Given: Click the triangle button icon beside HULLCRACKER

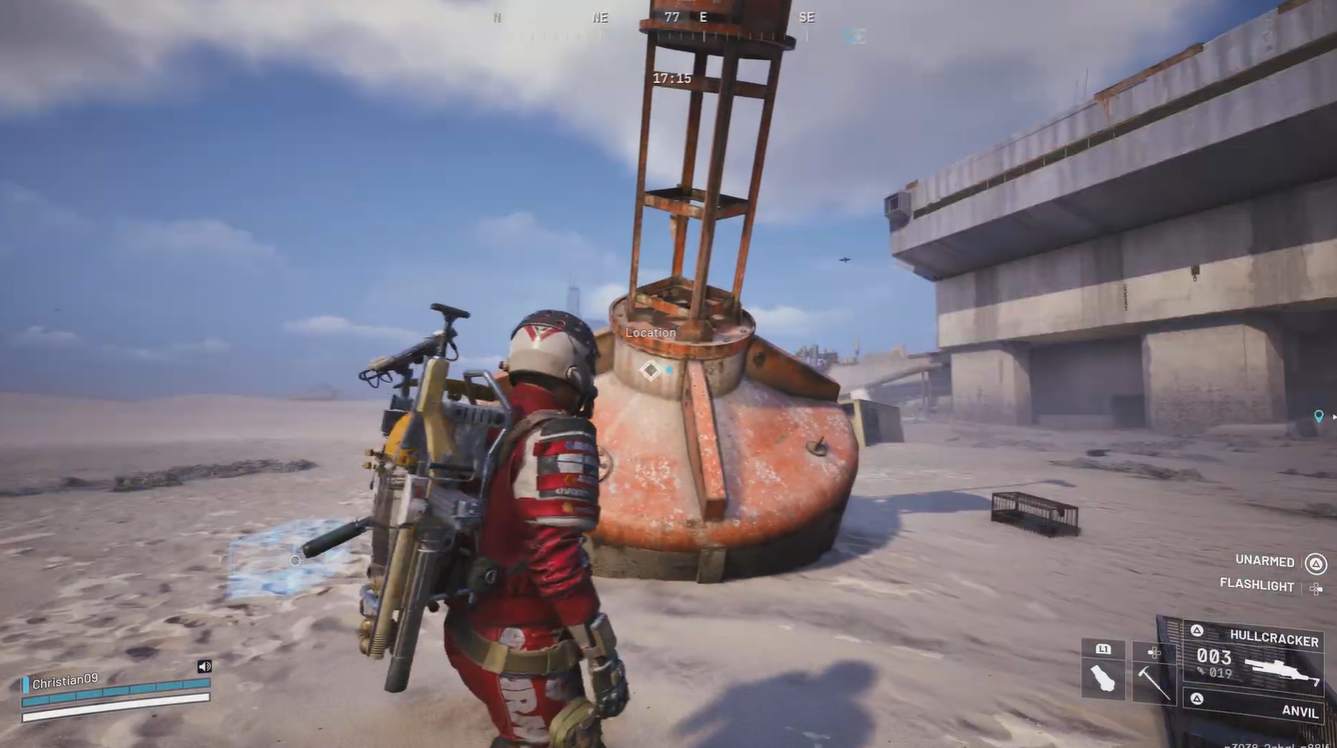Looking at the screenshot, I should [x=1197, y=631].
